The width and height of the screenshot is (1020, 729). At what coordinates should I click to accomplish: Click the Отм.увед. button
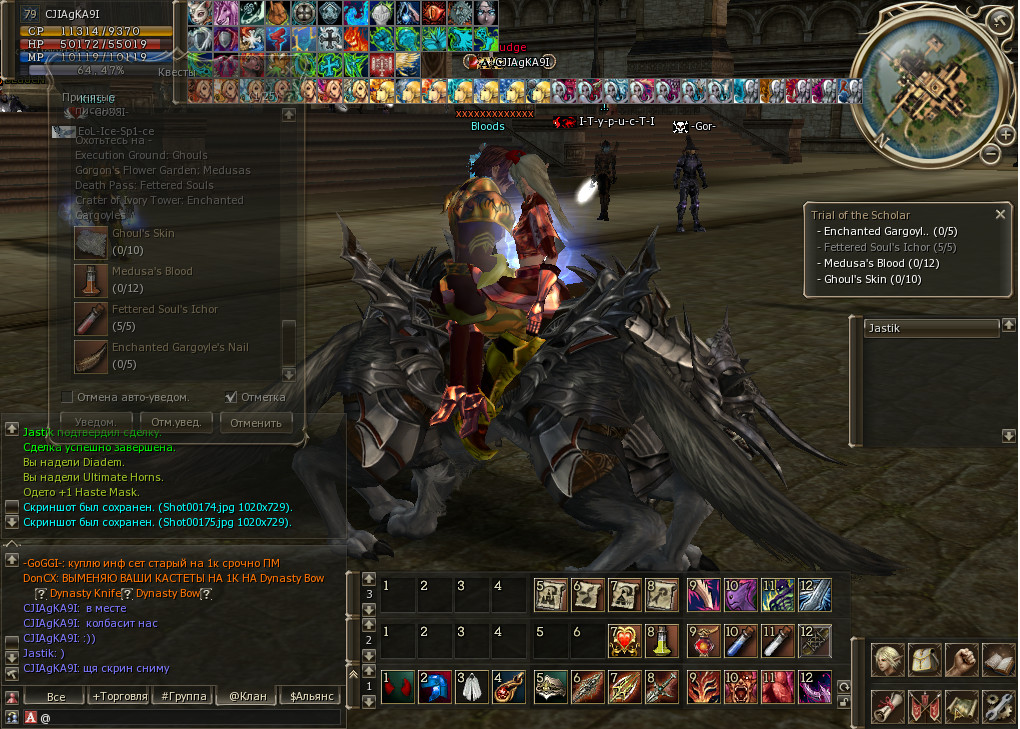tap(176, 422)
